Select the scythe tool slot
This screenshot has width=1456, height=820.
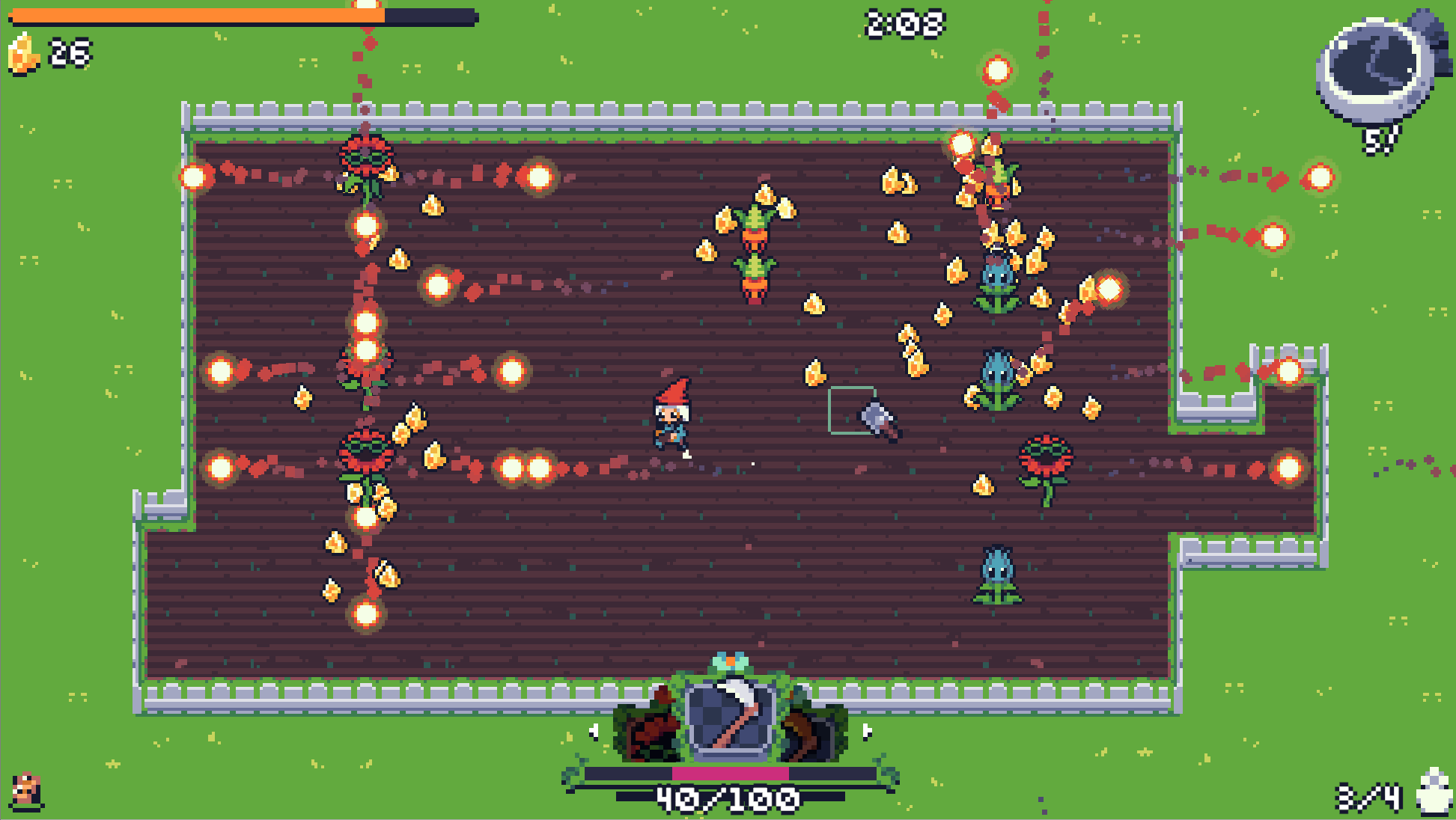click(731, 718)
